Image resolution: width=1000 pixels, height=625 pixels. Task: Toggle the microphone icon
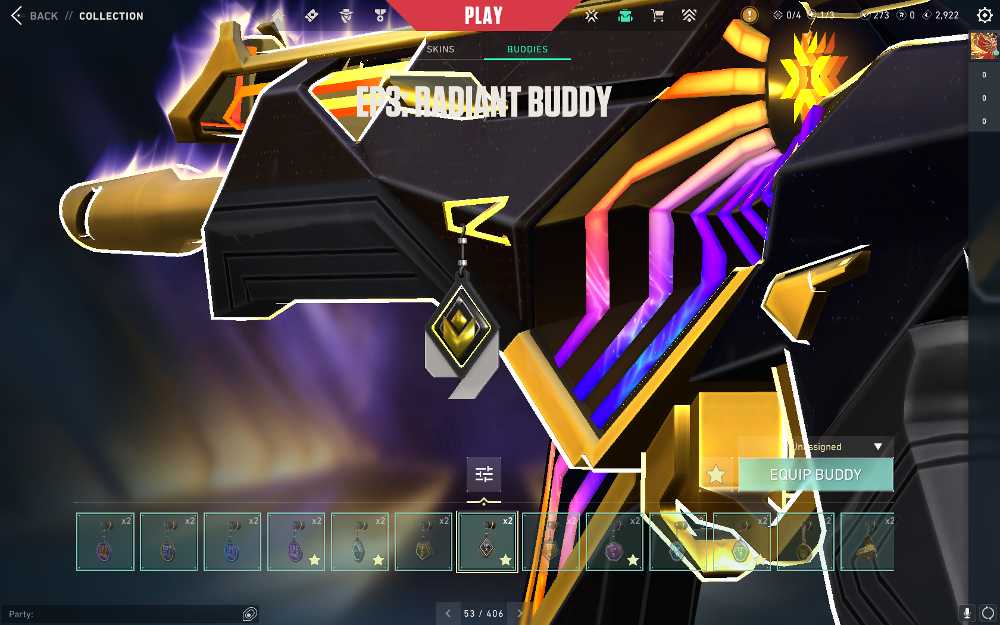pyautogui.click(x=967, y=613)
